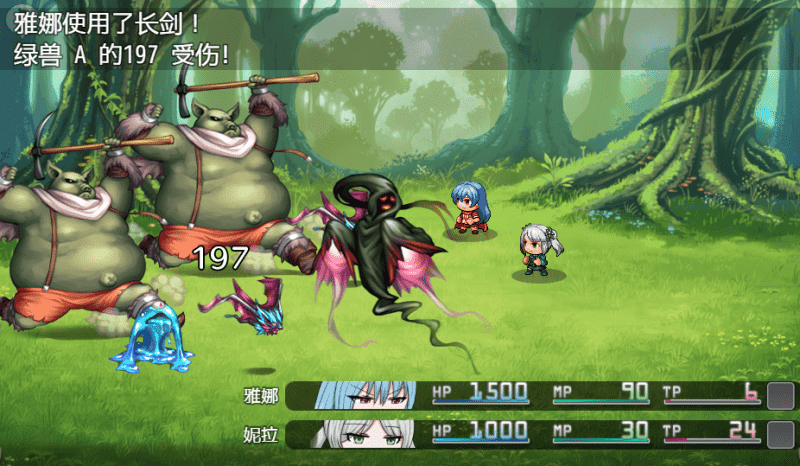Click the gray square in 妮拉's status row
800x466 pixels.
click(x=780, y=435)
